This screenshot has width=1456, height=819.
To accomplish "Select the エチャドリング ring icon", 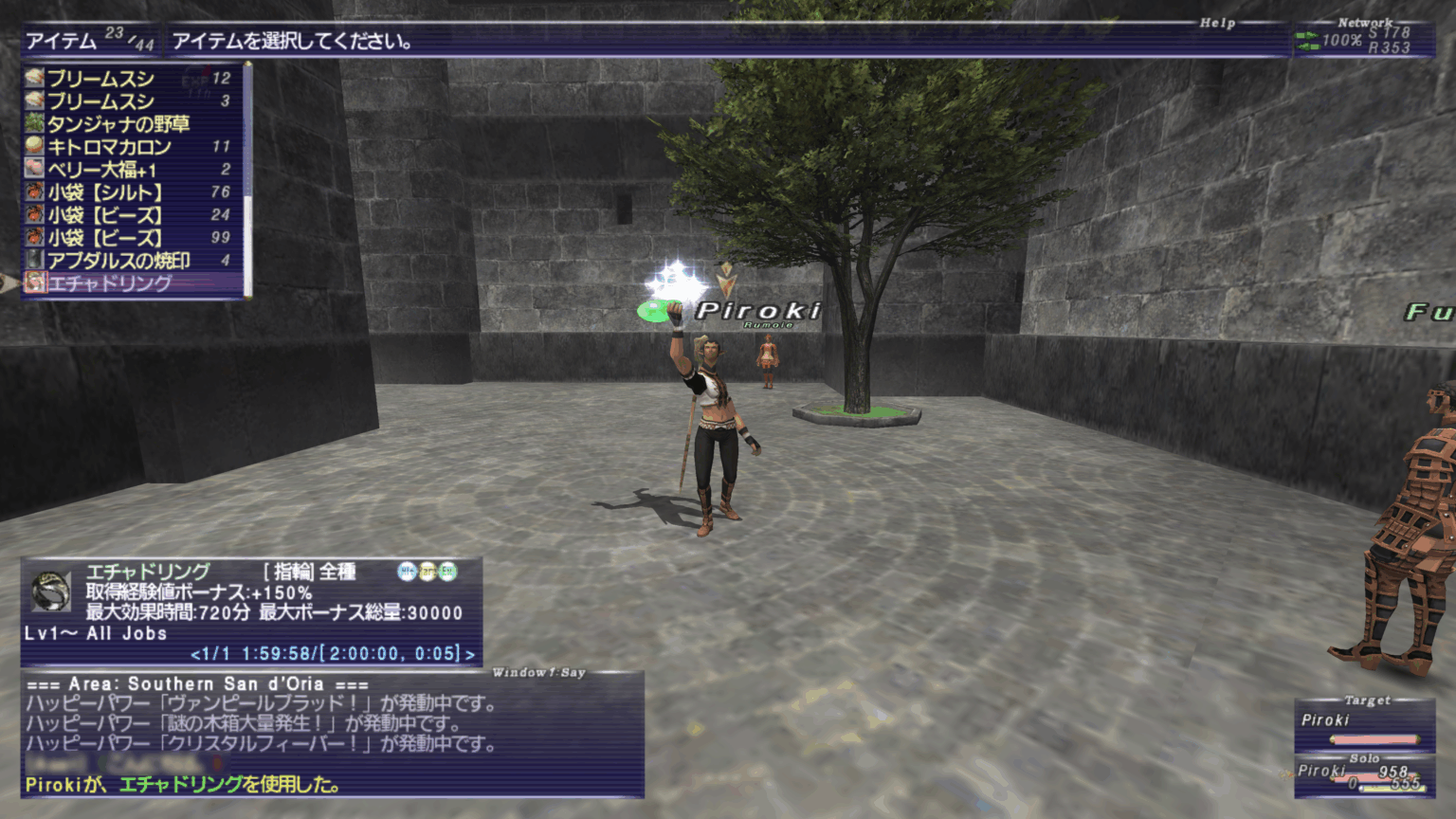I will 34,283.
